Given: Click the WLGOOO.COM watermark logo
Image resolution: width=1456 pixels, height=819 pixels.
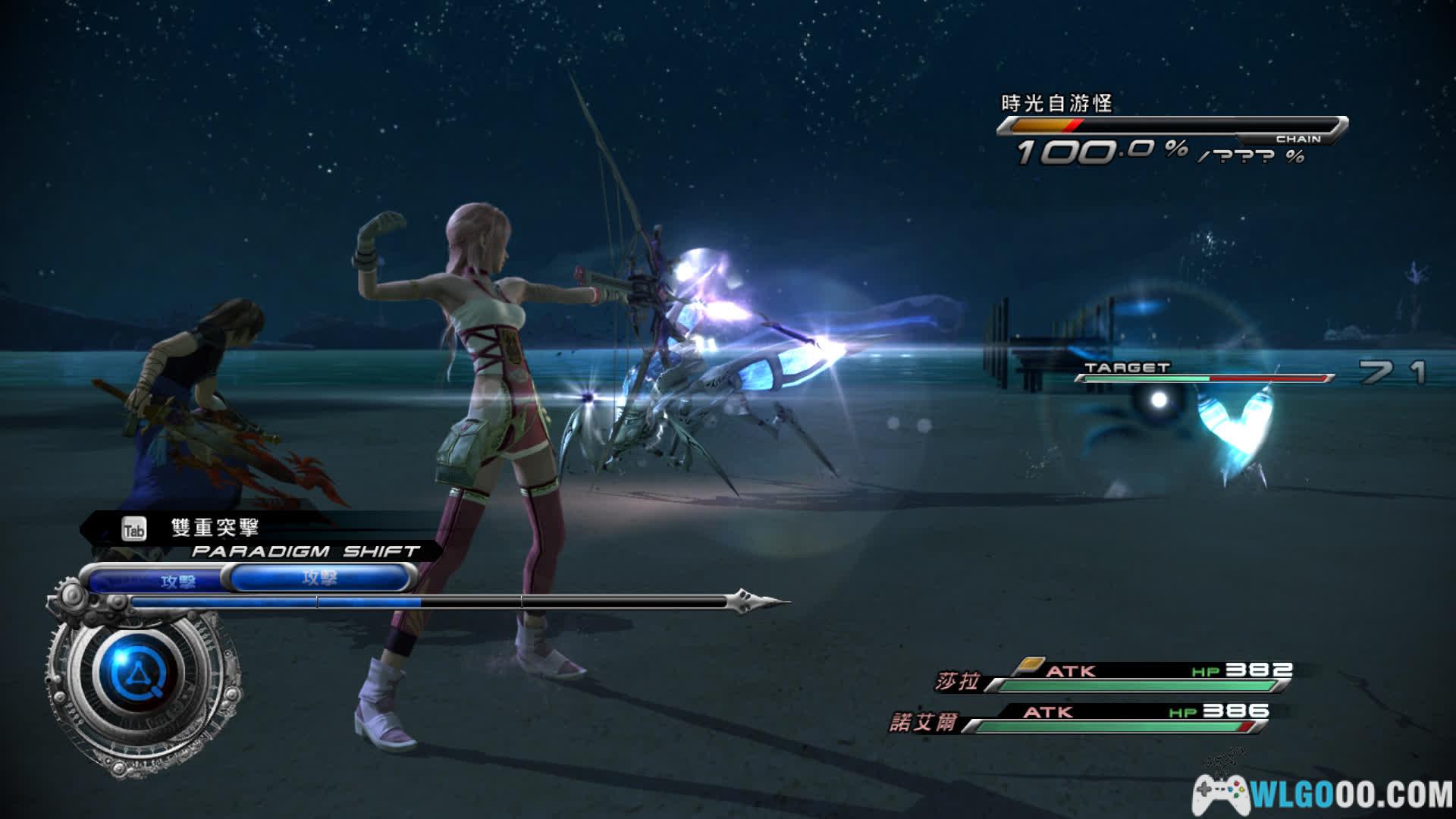Looking at the screenshot, I should 1323,795.
